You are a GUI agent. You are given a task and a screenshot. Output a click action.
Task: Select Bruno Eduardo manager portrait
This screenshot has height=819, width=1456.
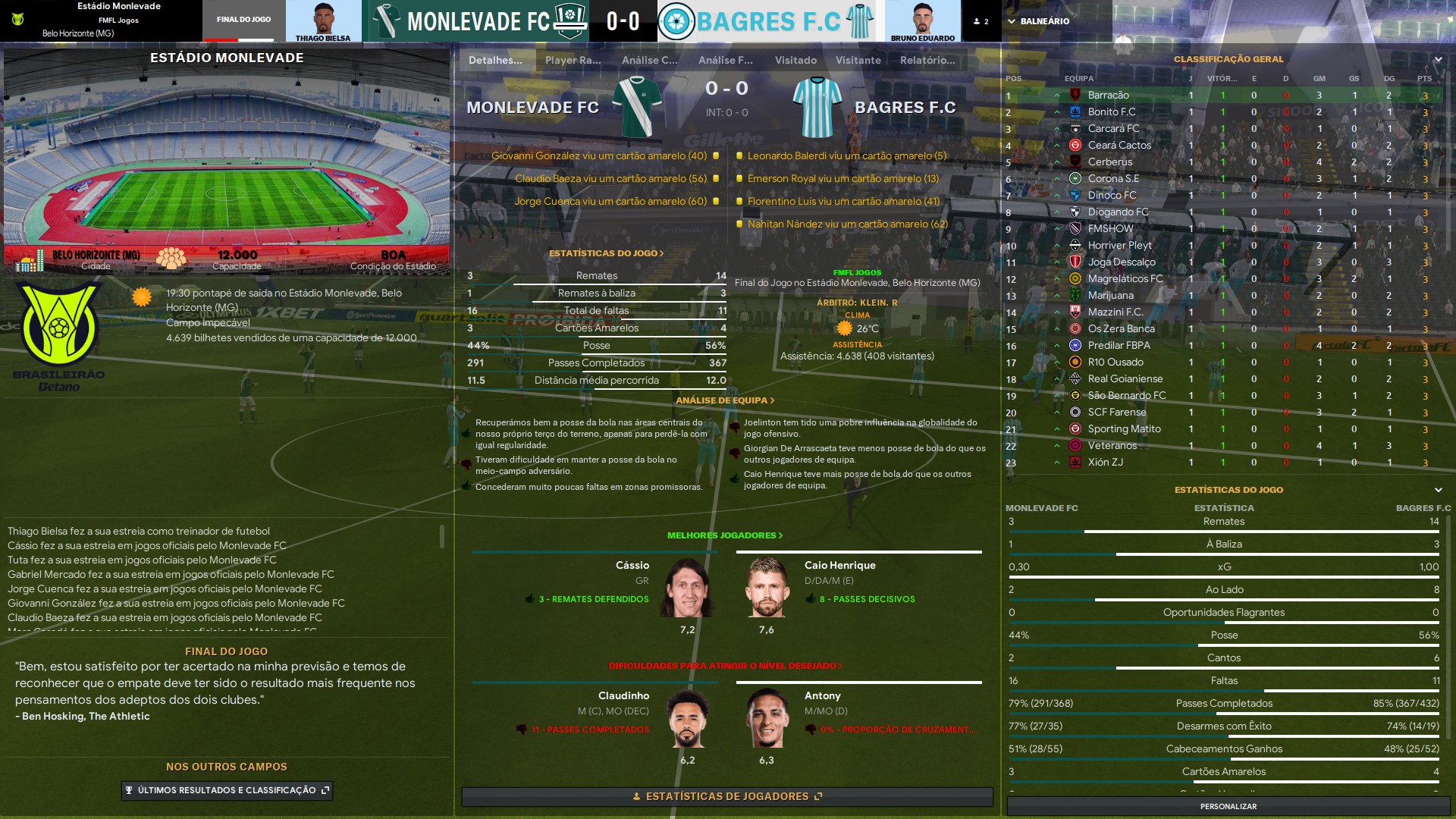(922, 21)
